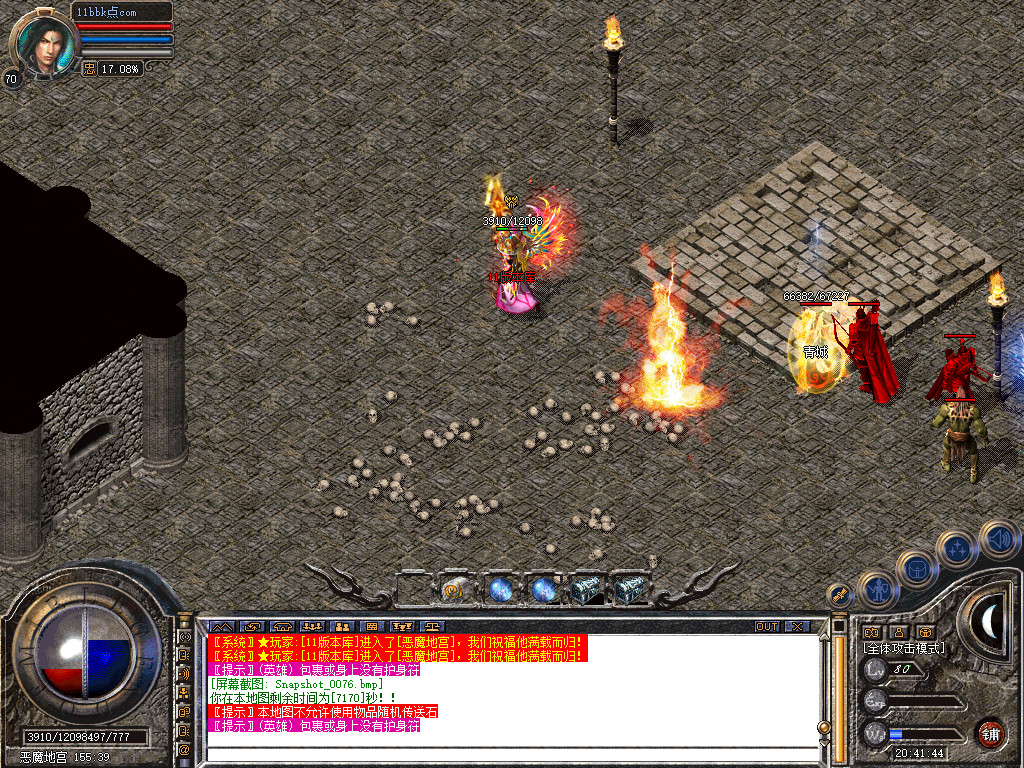Click the first small orange icon above attack mode

[x=871, y=632]
